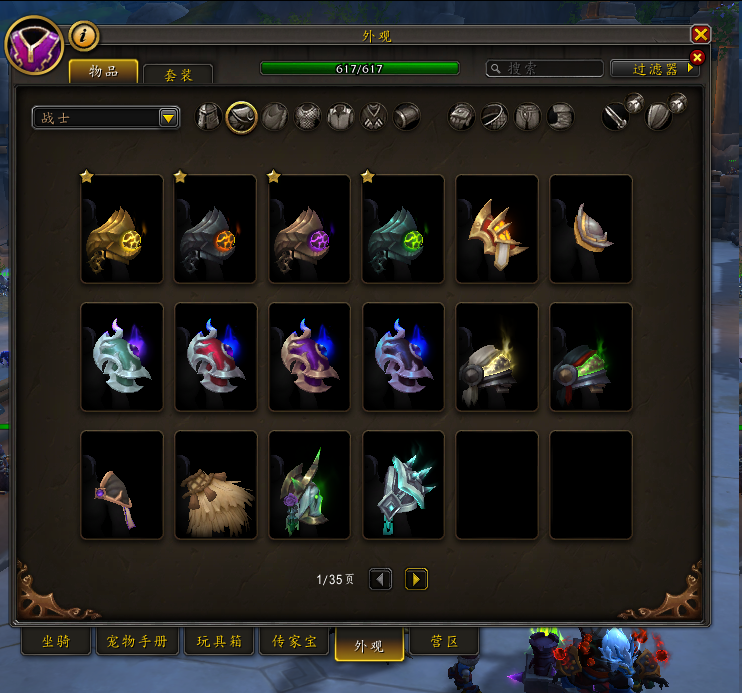Open the 坐骑 mounts tab
This screenshot has width=742, height=693.
tap(55, 642)
